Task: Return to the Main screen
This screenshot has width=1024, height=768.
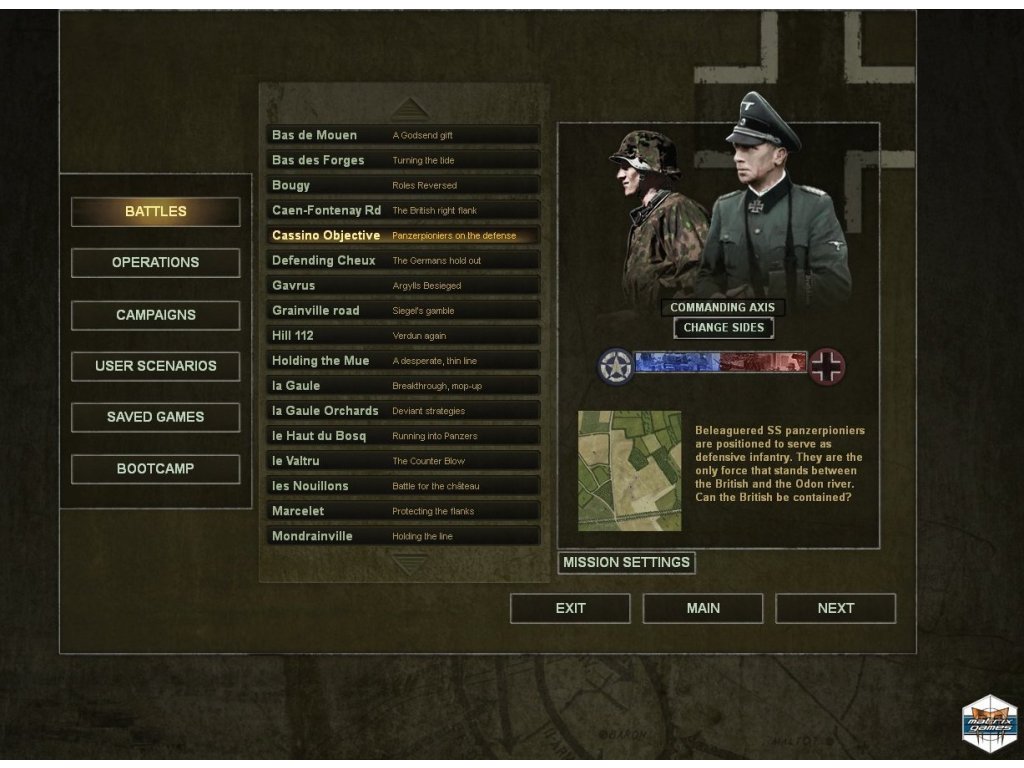Action: point(703,608)
